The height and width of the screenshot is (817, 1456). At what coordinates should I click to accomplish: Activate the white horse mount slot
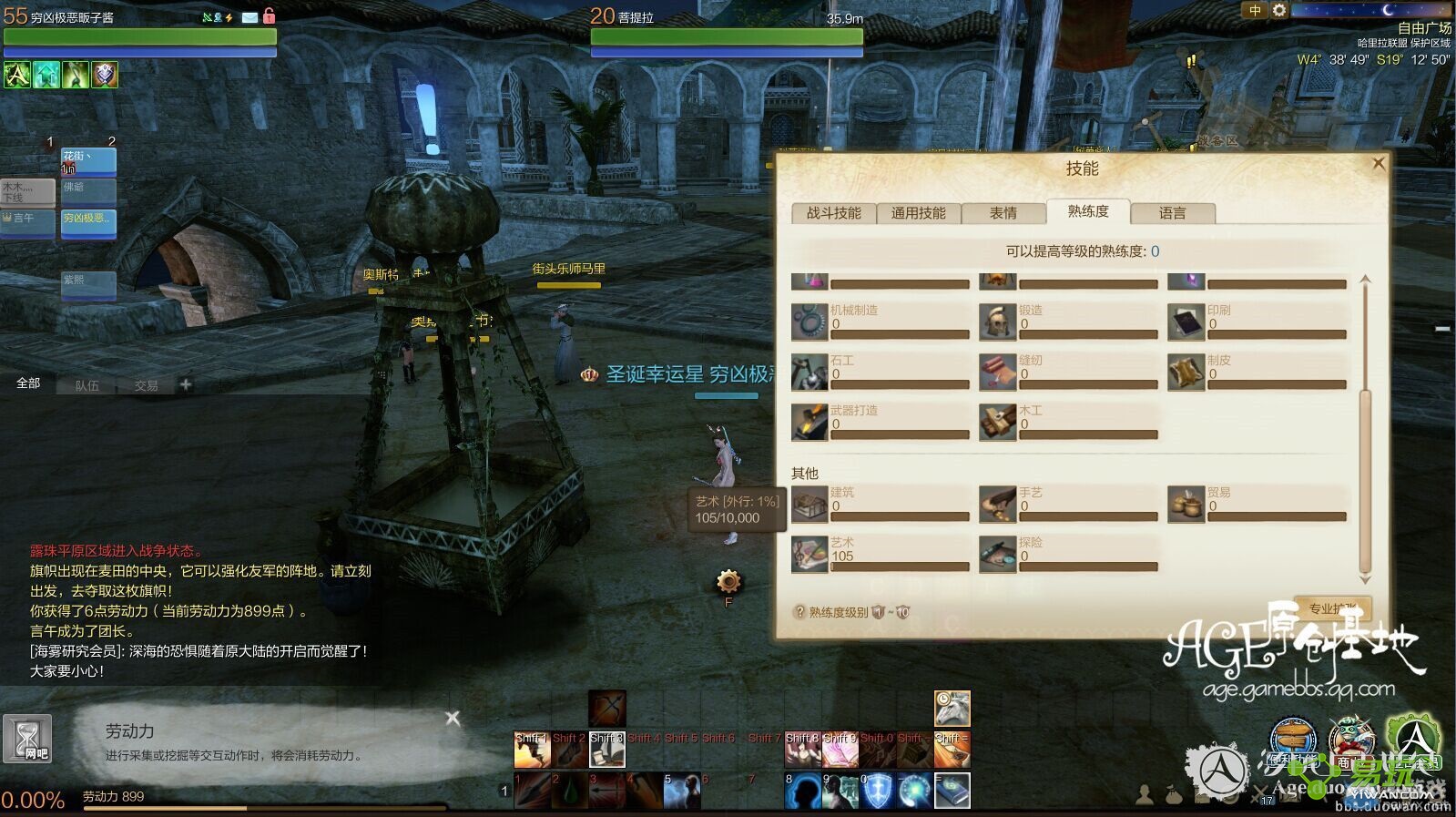952,709
